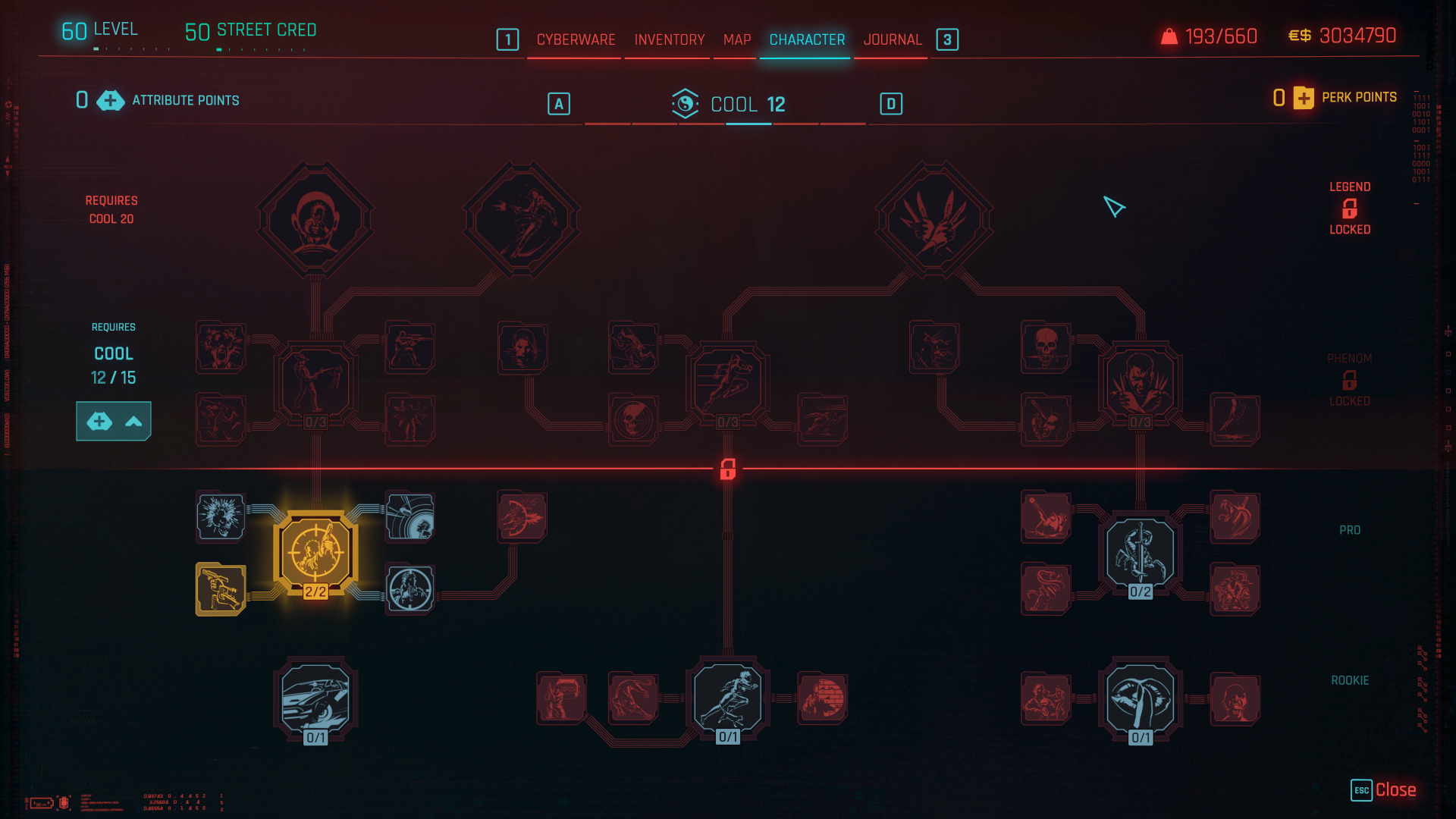The width and height of the screenshot is (1456, 819).
Task: Click the perk points plus icon
Action: pos(1304,98)
